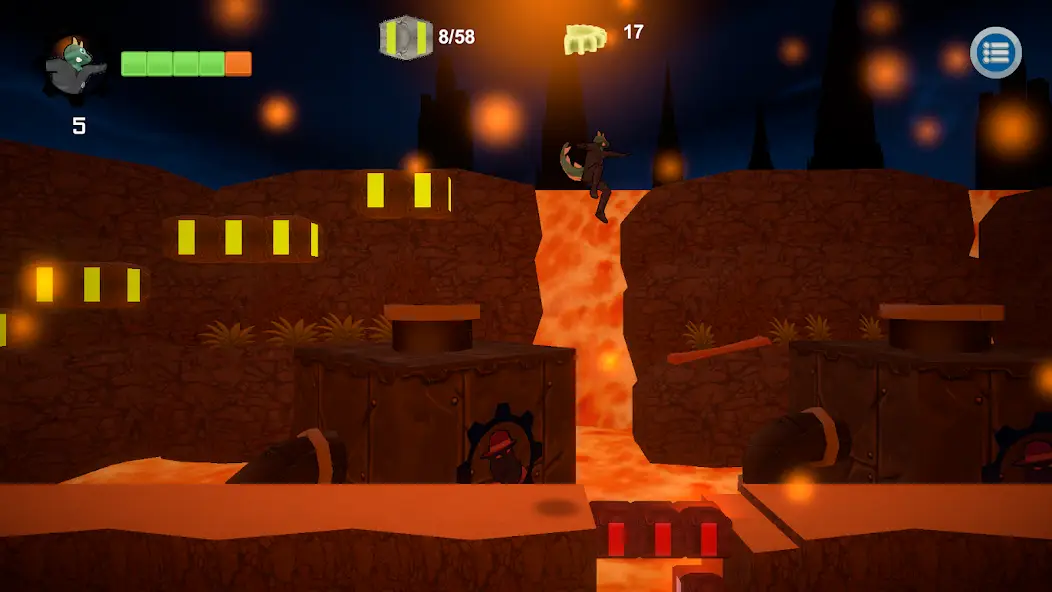Open the round blue menu button
The width and height of the screenshot is (1052, 592).
pos(995,53)
